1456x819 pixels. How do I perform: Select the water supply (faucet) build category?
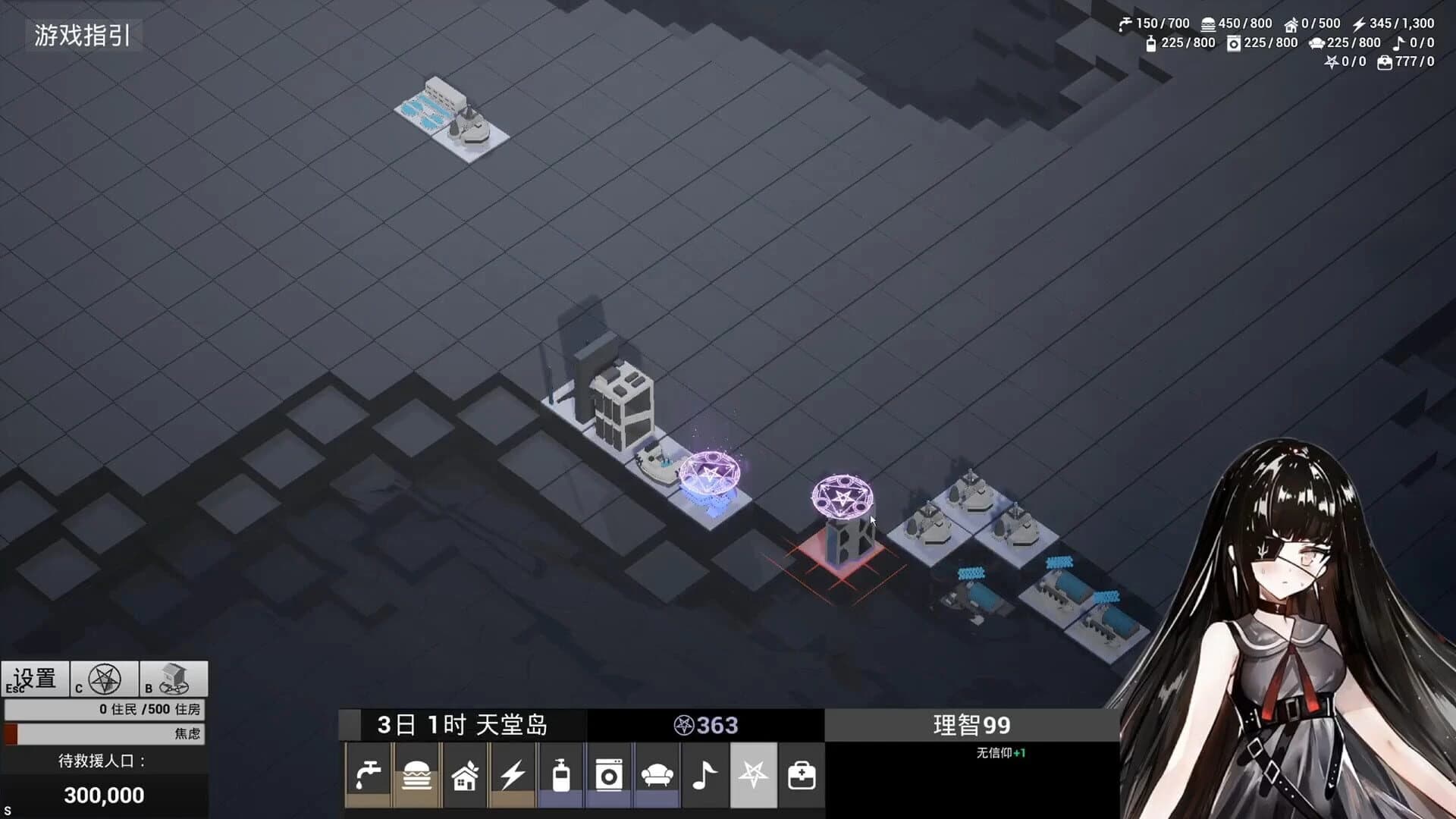click(x=368, y=775)
